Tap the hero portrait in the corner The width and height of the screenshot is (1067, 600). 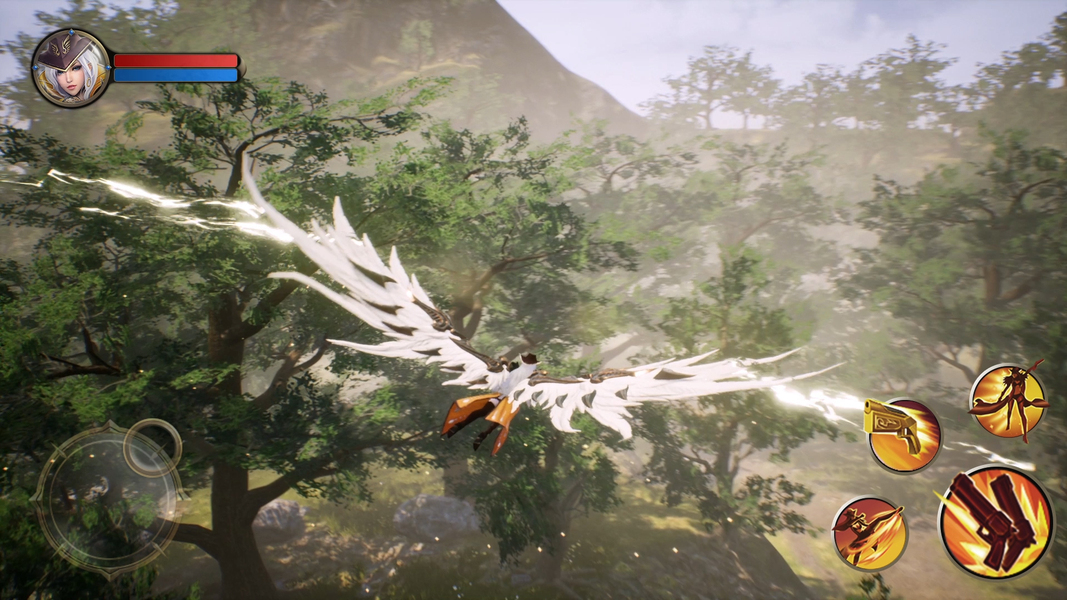pos(71,68)
